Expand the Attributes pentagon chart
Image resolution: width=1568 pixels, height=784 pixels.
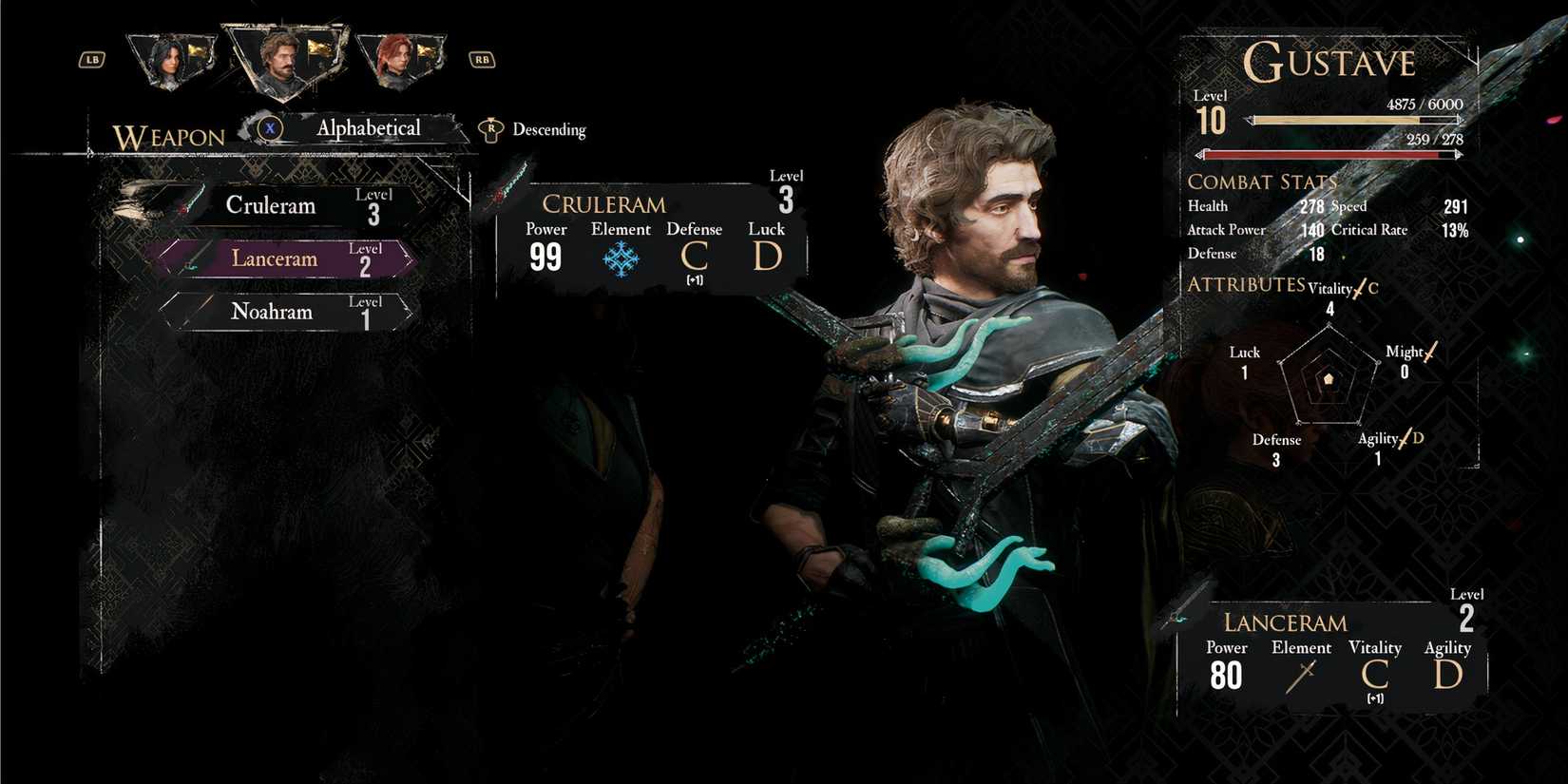click(1329, 378)
